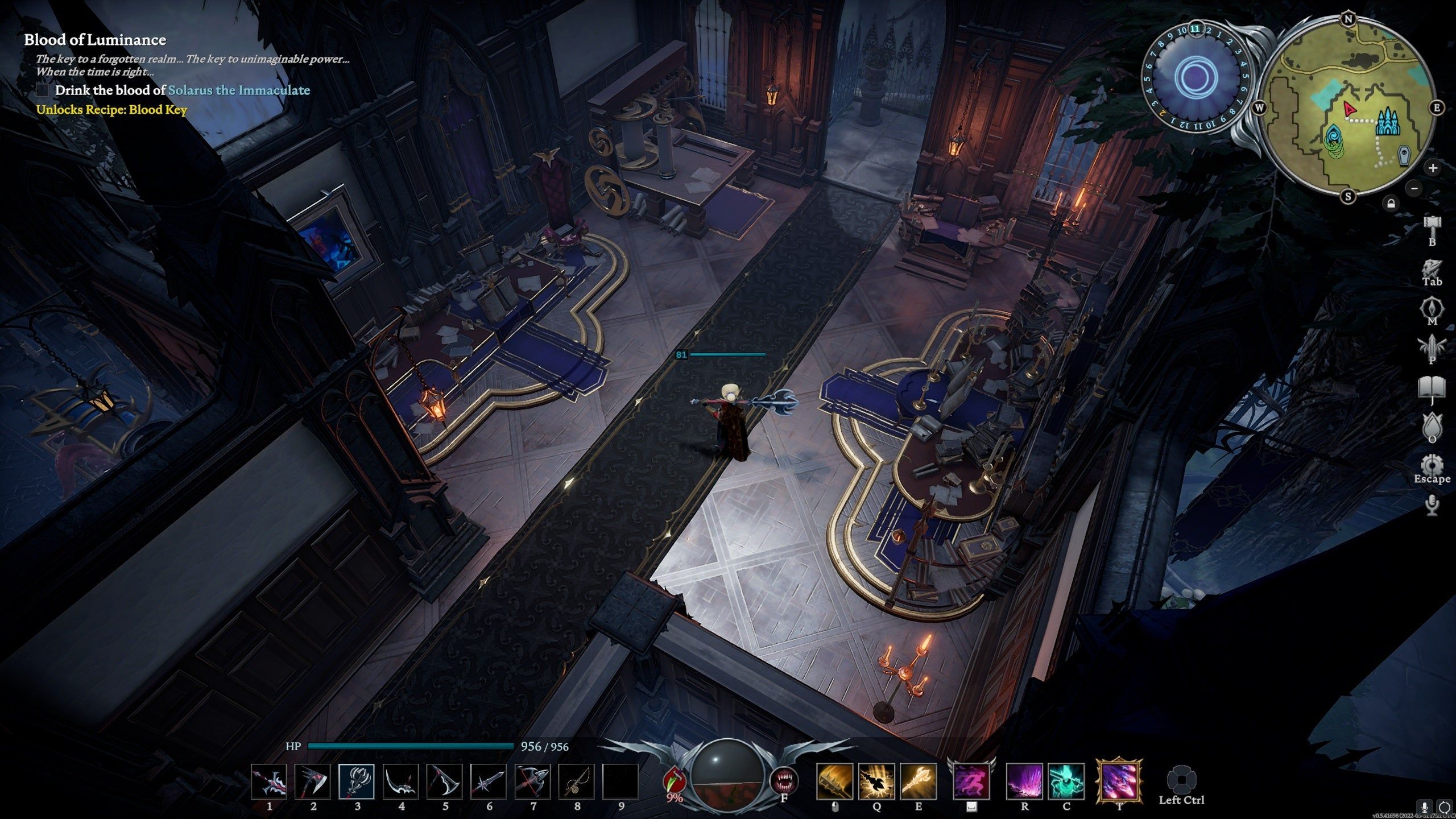Equip the fishing pole in slot 8
1456x819 pixels.
click(577, 781)
